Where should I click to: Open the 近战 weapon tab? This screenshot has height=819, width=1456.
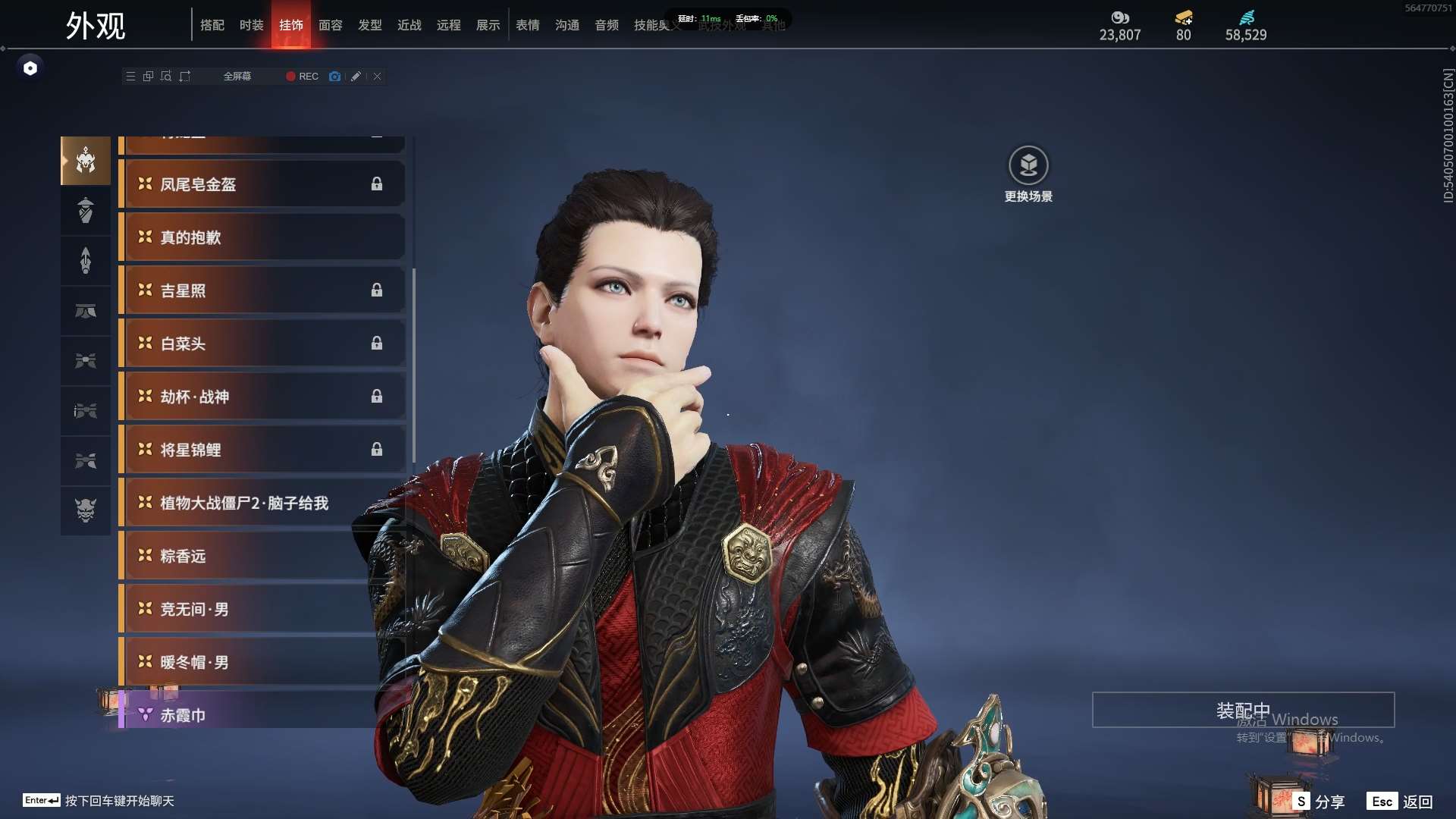click(x=409, y=26)
